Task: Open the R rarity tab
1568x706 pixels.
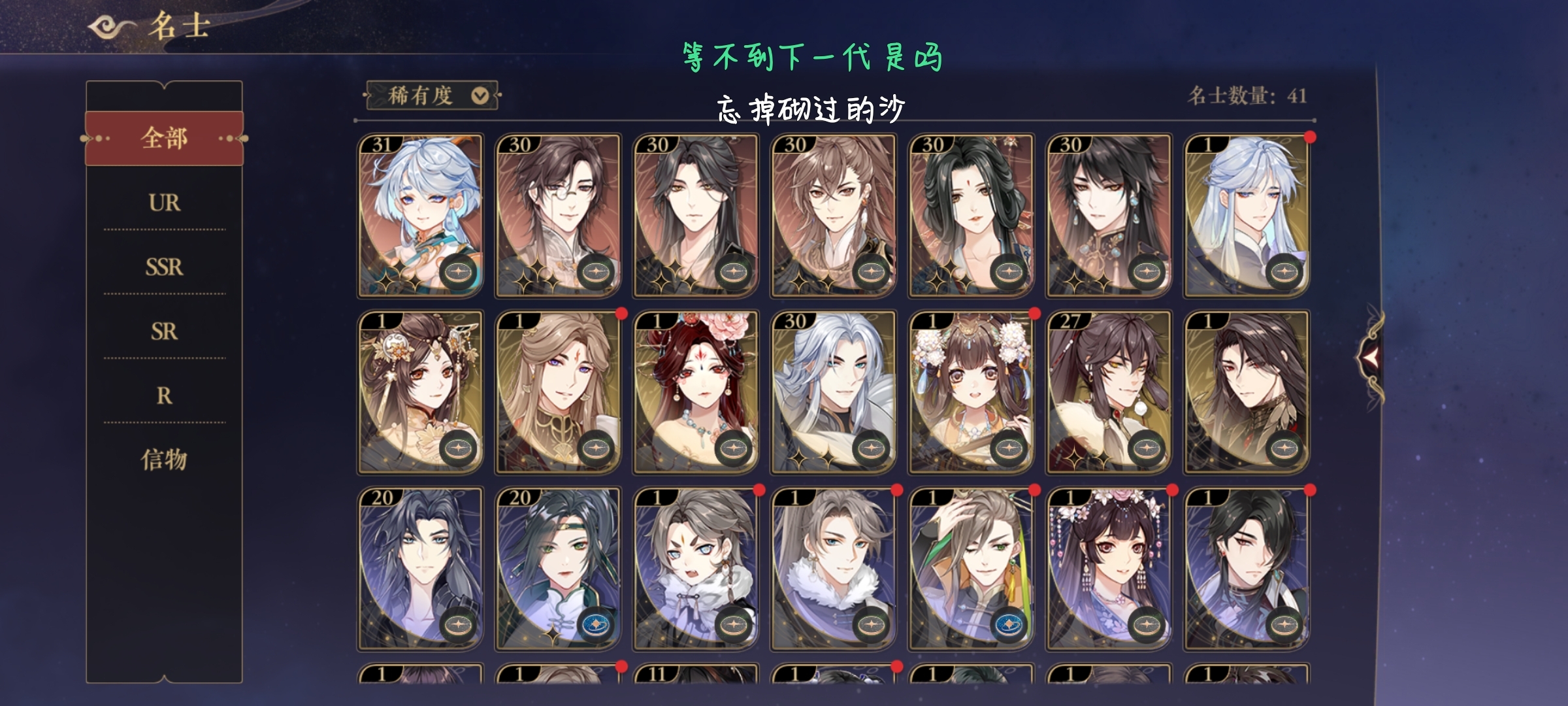Action: (x=164, y=395)
